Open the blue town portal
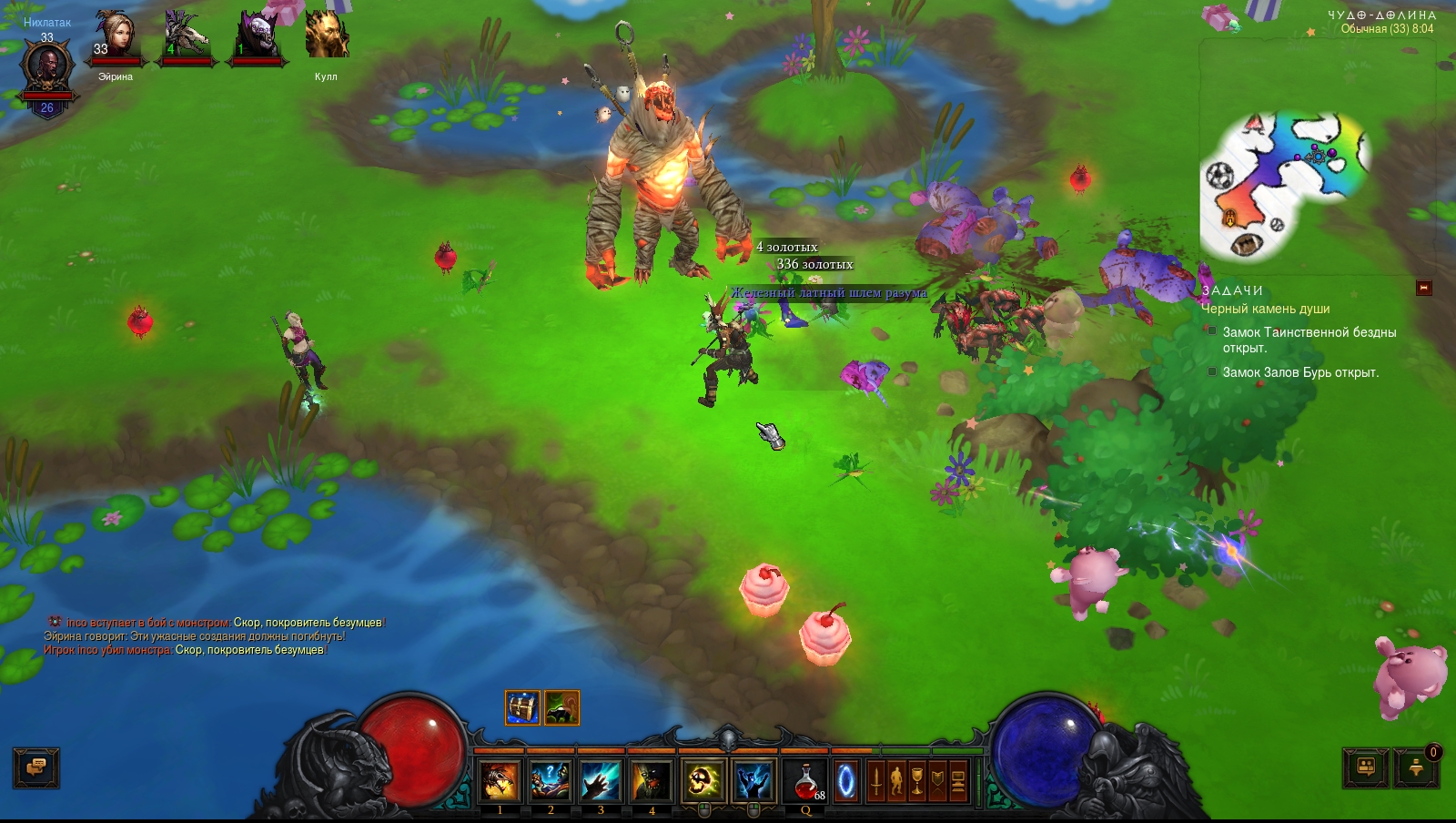The width and height of the screenshot is (1456, 823). [846, 782]
